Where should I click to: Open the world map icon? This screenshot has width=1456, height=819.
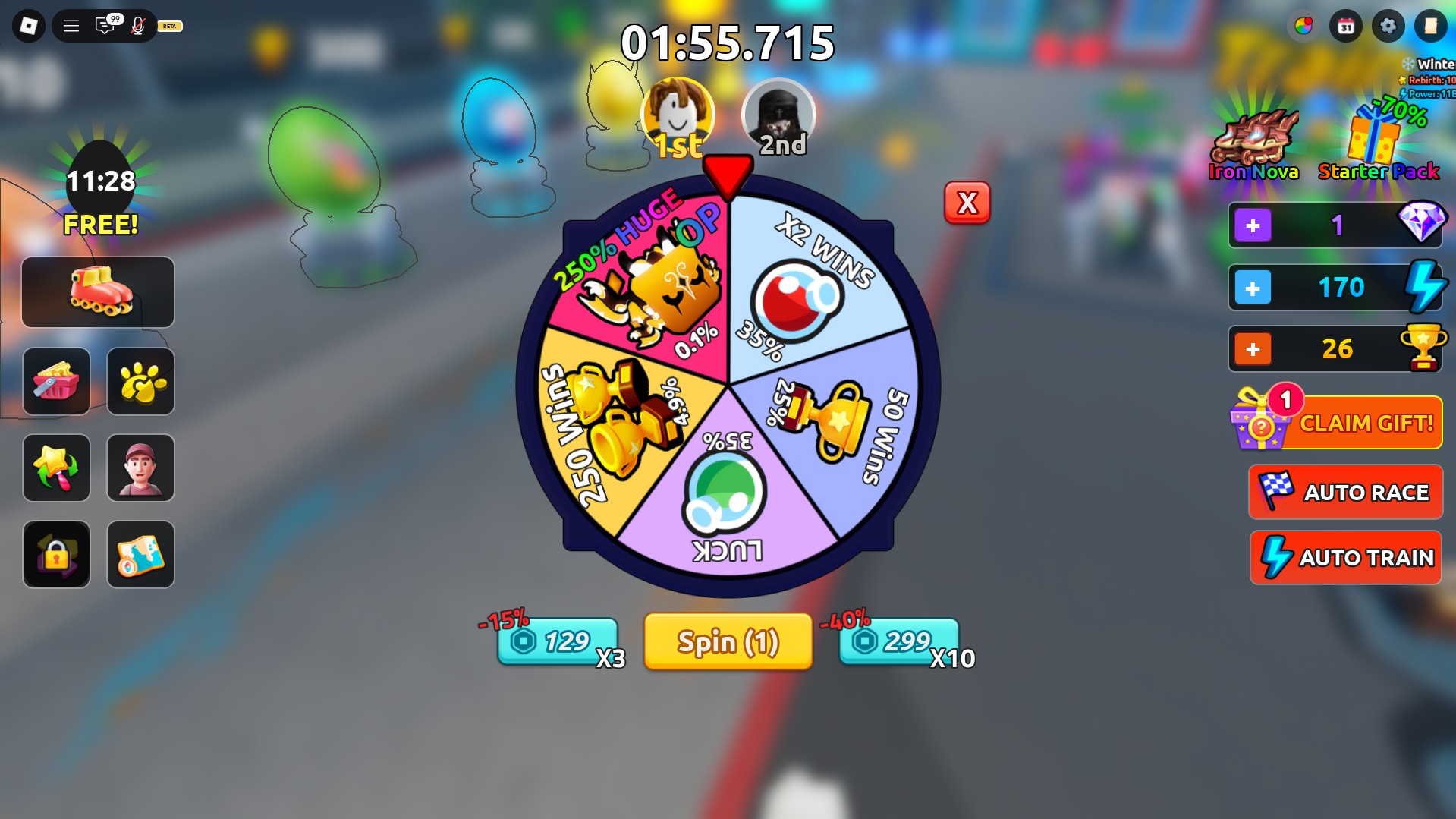coord(140,555)
